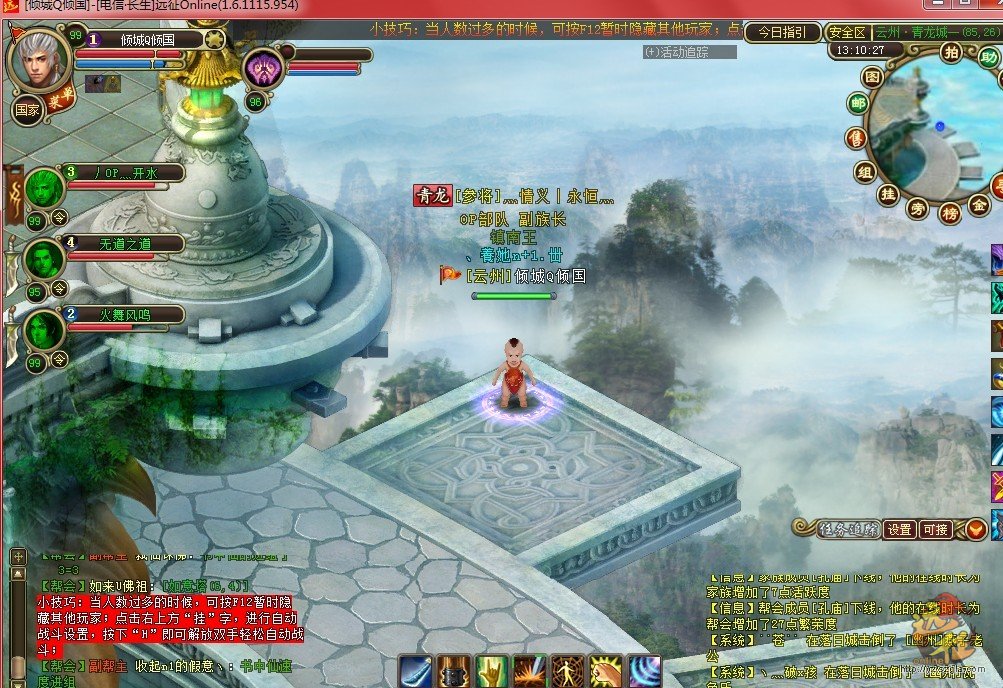The width and height of the screenshot is (1003, 688).
Task: Open the 国家 nation button
Action: coord(27,110)
